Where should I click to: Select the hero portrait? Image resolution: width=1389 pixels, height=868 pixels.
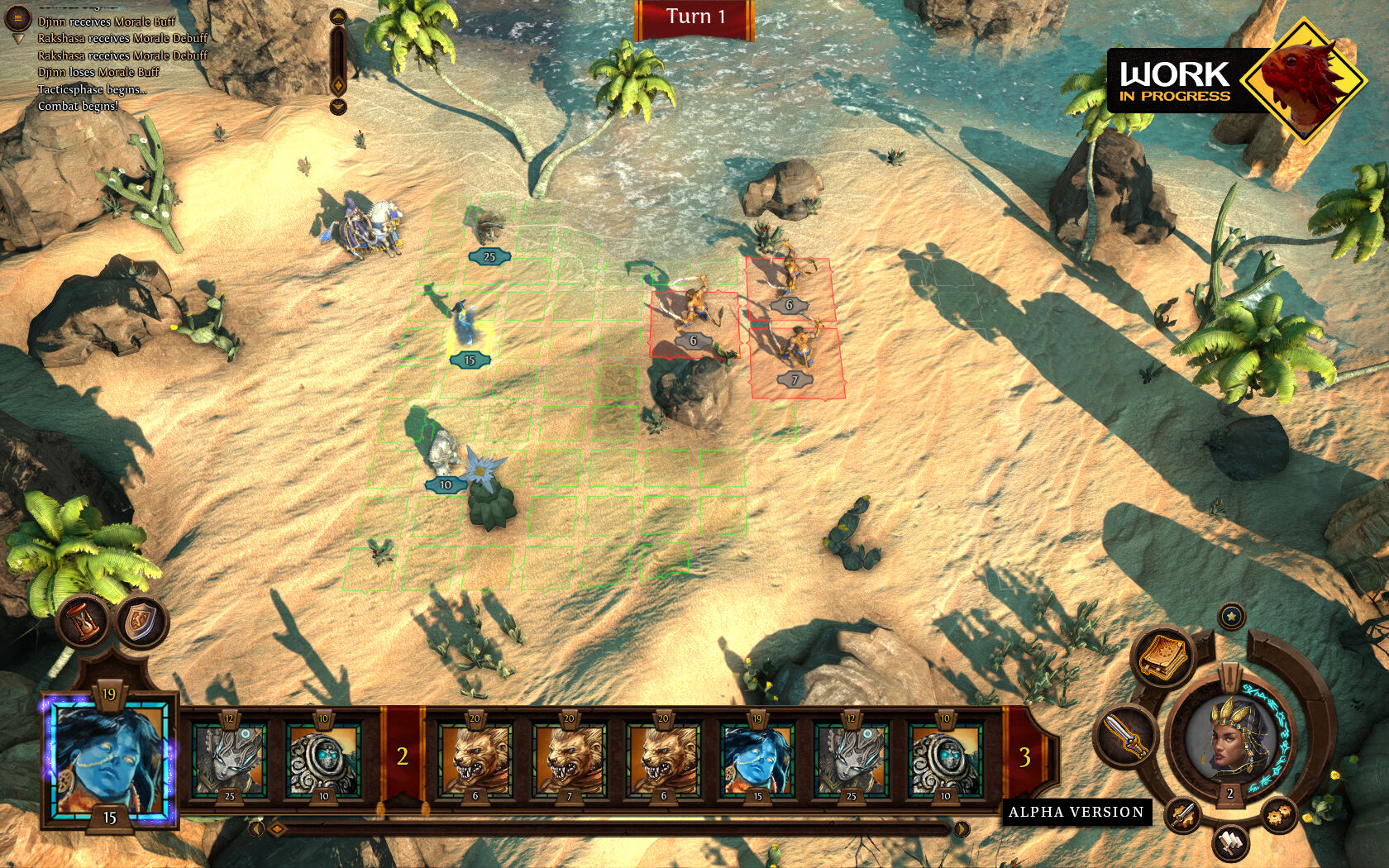pos(1229,738)
